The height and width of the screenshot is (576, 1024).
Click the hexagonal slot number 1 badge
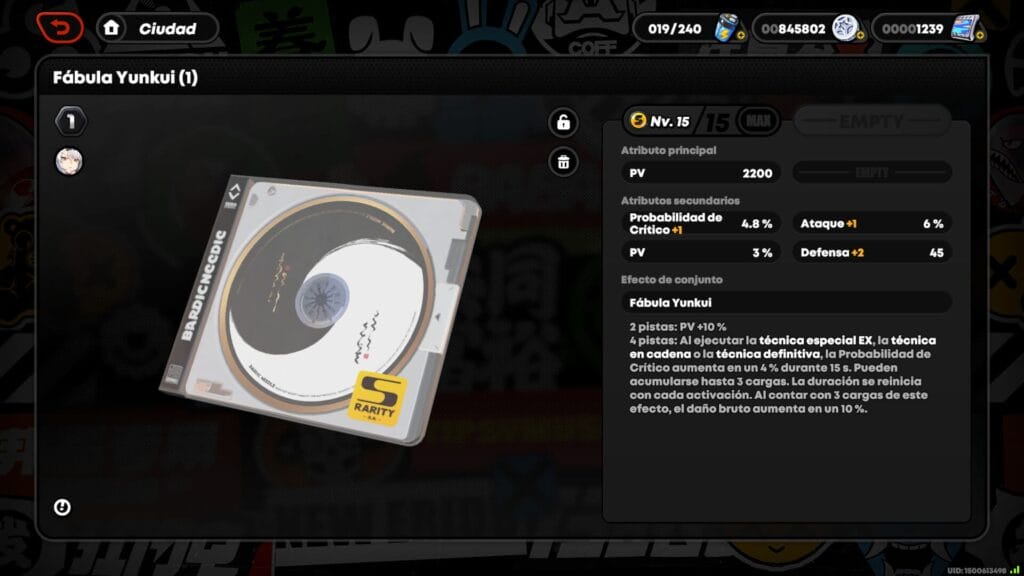pos(71,122)
